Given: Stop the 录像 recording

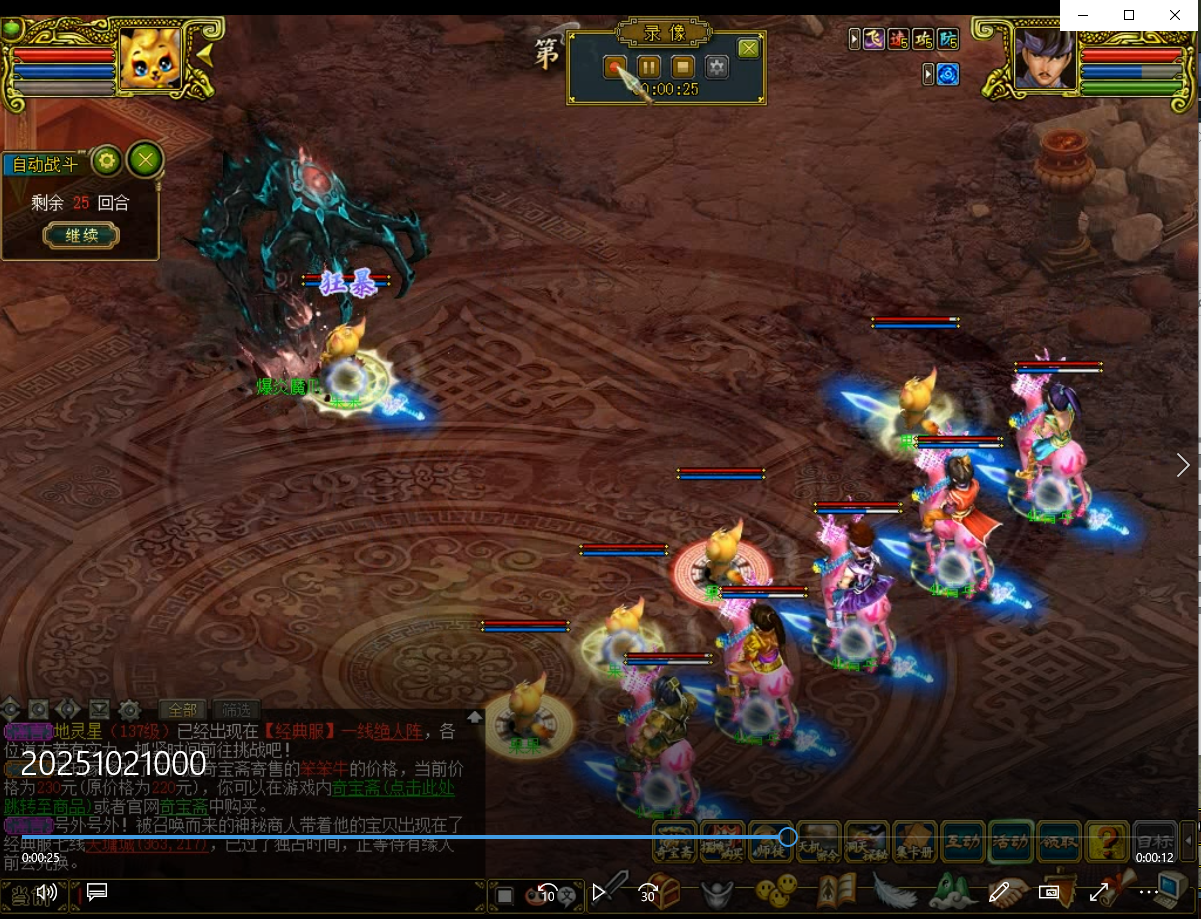Looking at the screenshot, I should click(683, 67).
